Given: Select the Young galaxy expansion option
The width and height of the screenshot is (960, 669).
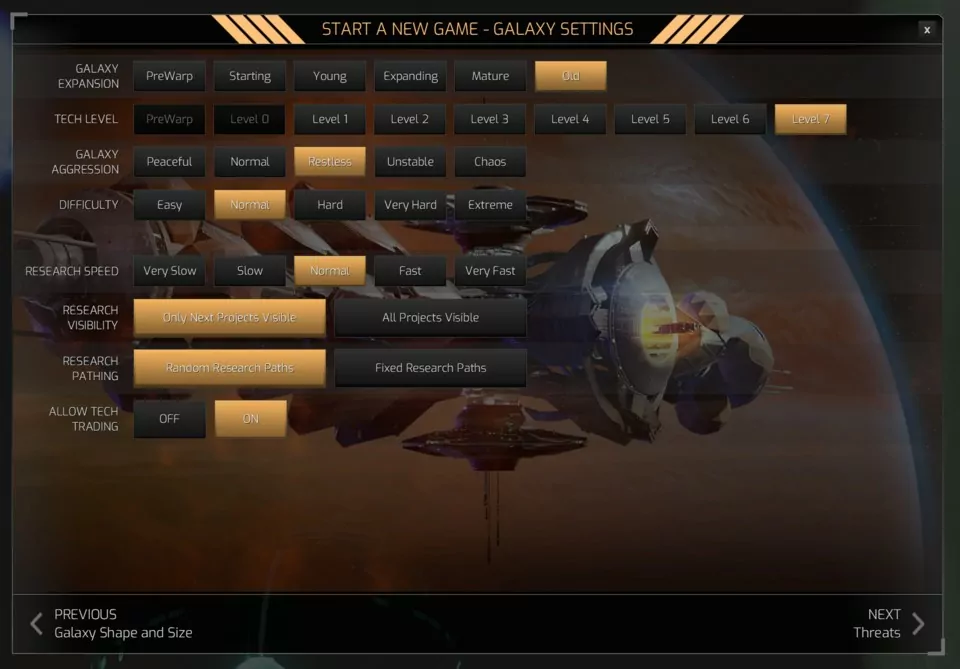Looking at the screenshot, I should coord(330,76).
